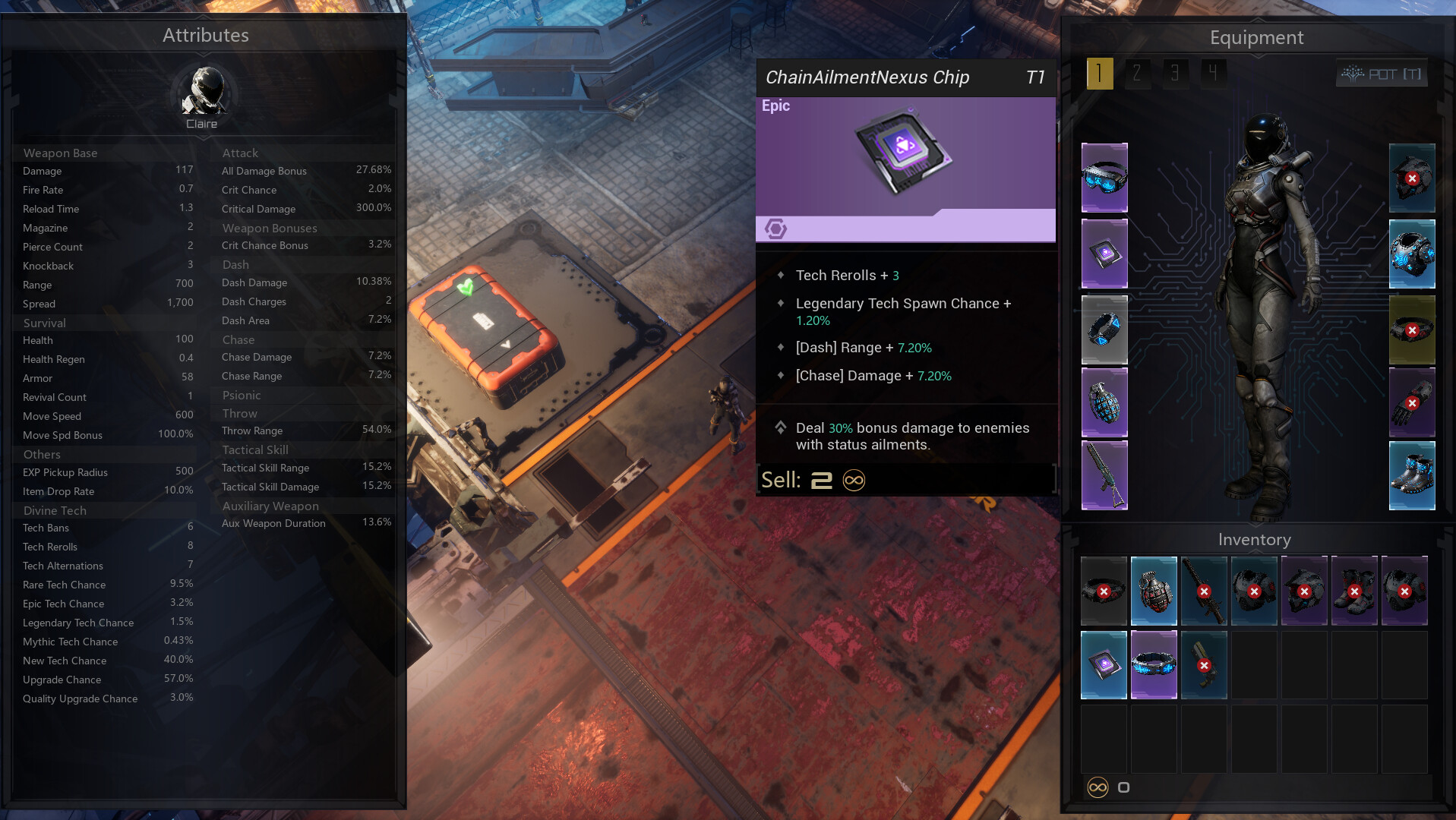This screenshot has width=1456, height=820.
Task: Open the POT [T] panel
Action: click(1382, 74)
